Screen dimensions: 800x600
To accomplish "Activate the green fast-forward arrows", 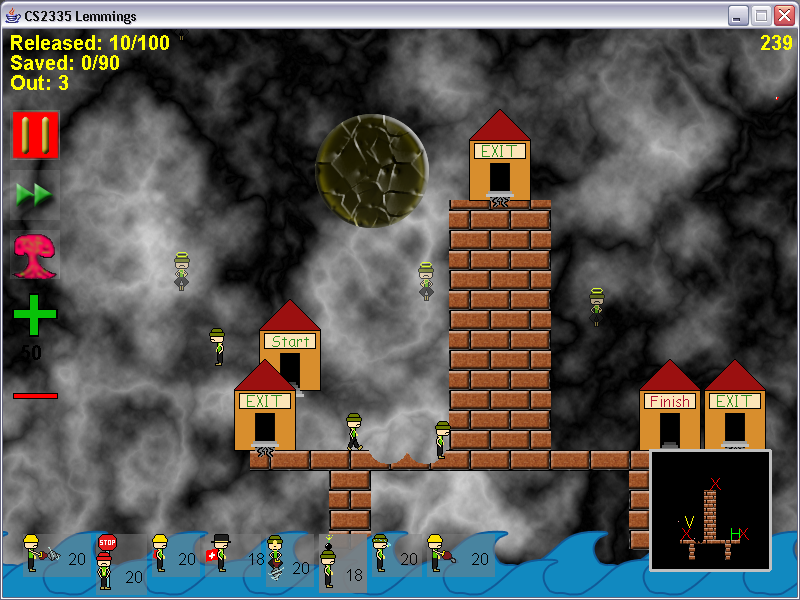I will tap(35, 195).
